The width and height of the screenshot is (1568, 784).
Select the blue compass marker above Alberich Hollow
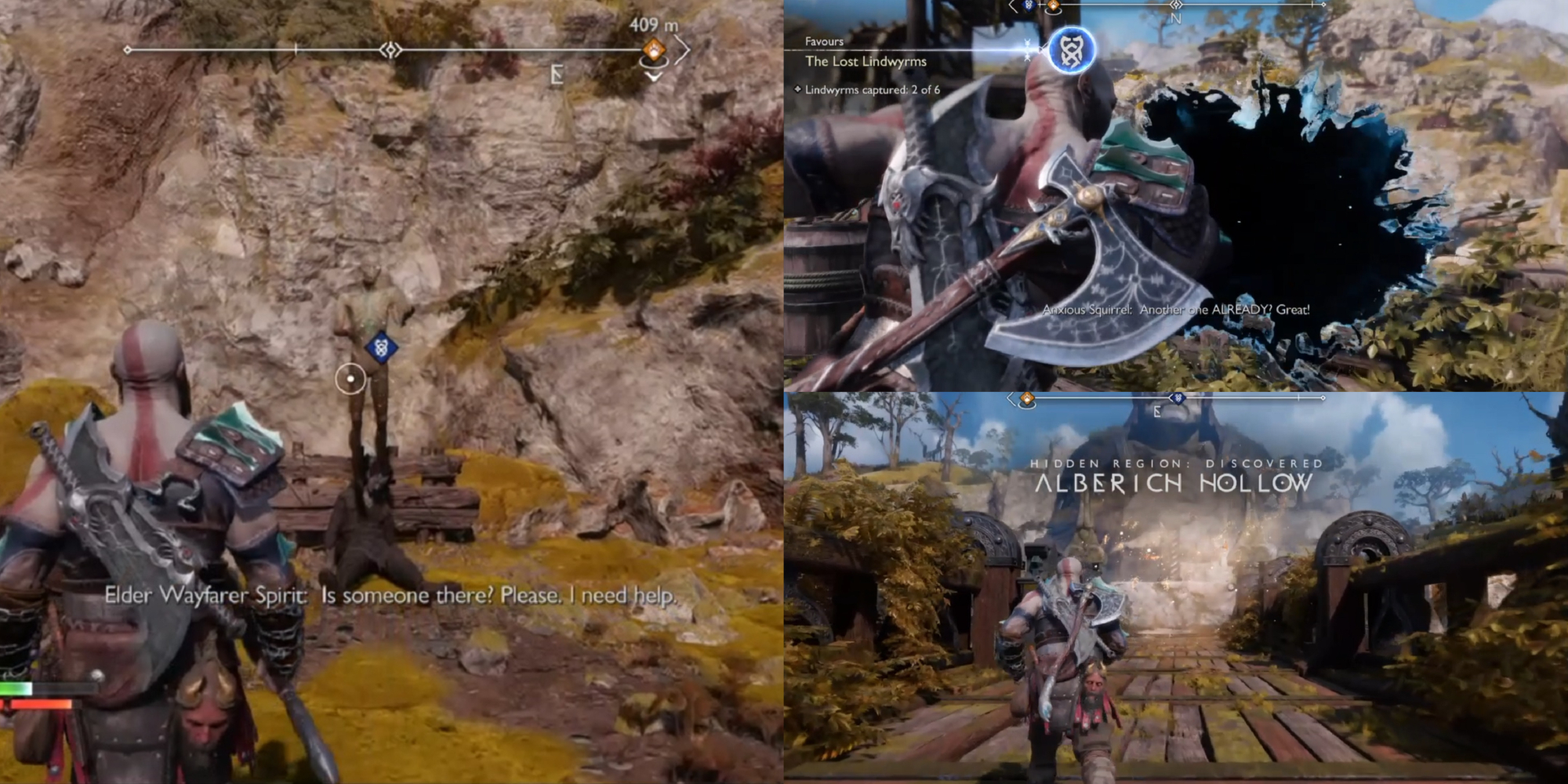[x=1178, y=399]
